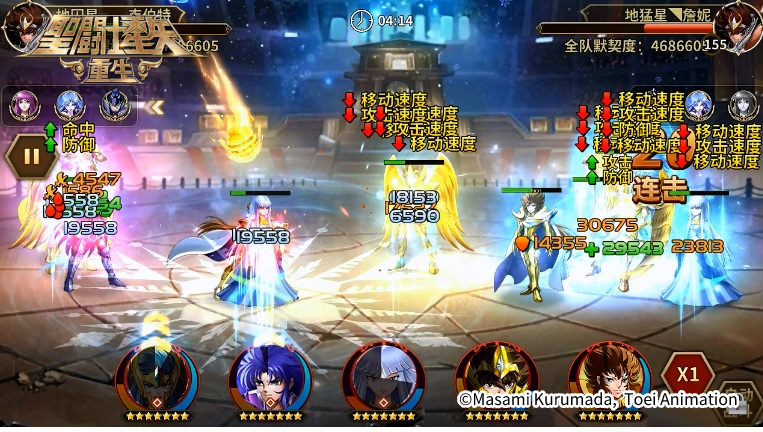763x432 pixels.
Task: Tap the enemy grey-haired support portrait
Action: (x=743, y=106)
